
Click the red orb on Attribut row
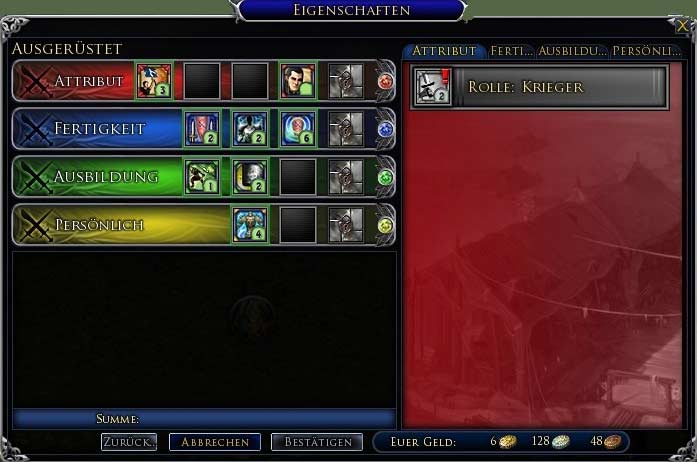pyautogui.click(x=386, y=82)
